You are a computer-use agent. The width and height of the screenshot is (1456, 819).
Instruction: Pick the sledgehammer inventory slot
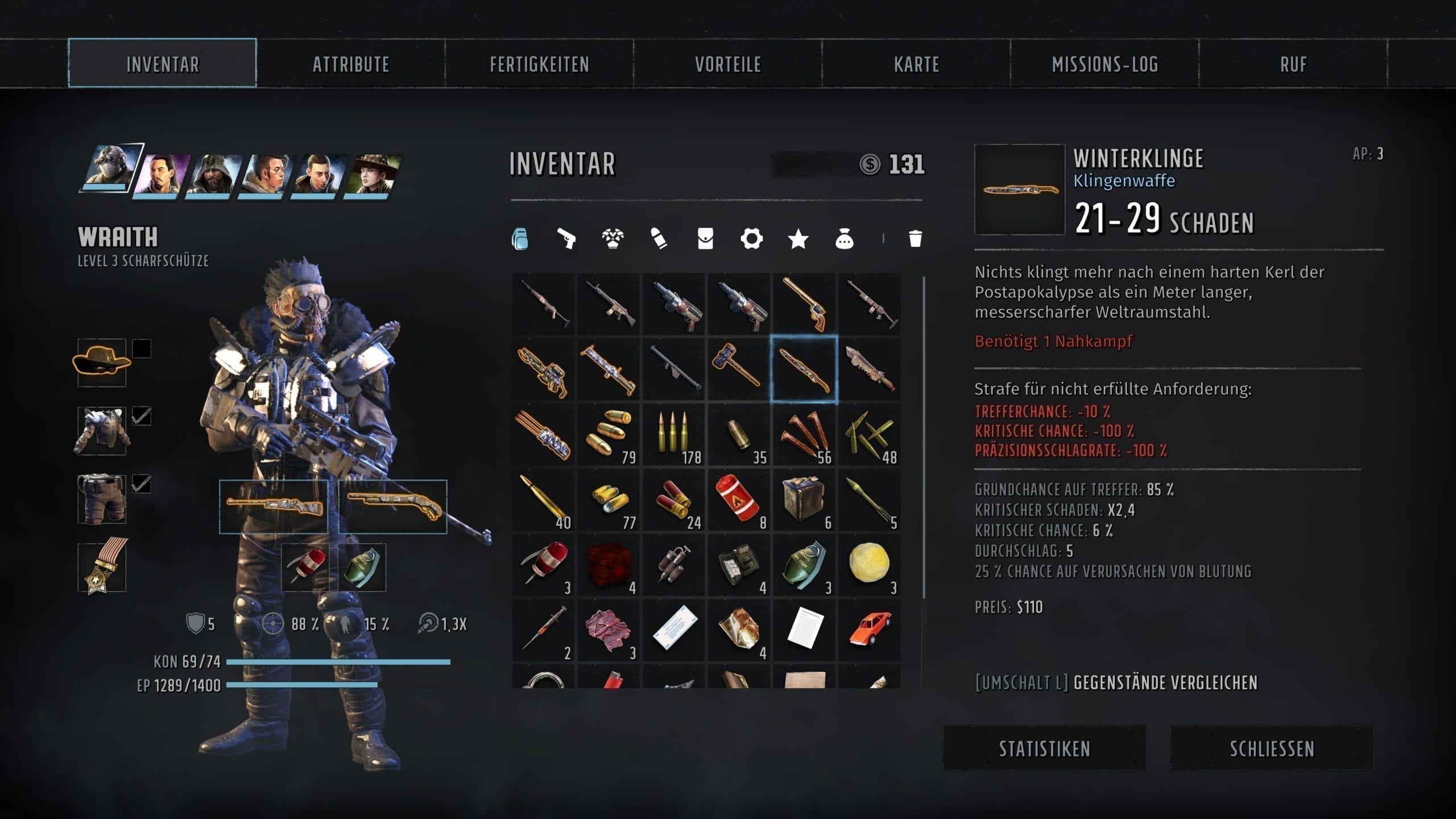[738, 370]
